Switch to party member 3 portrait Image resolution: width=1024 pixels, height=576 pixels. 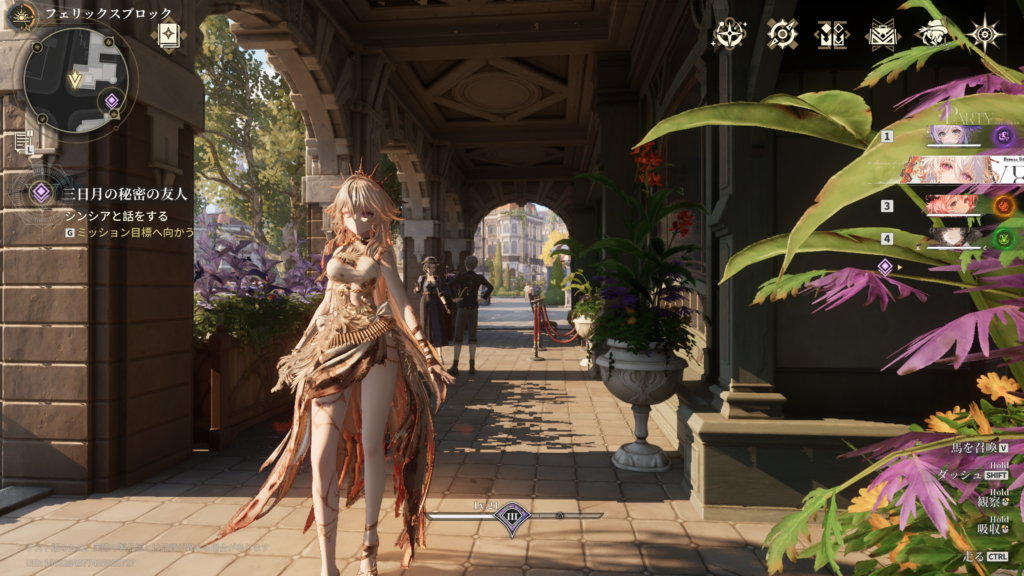(x=952, y=206)
